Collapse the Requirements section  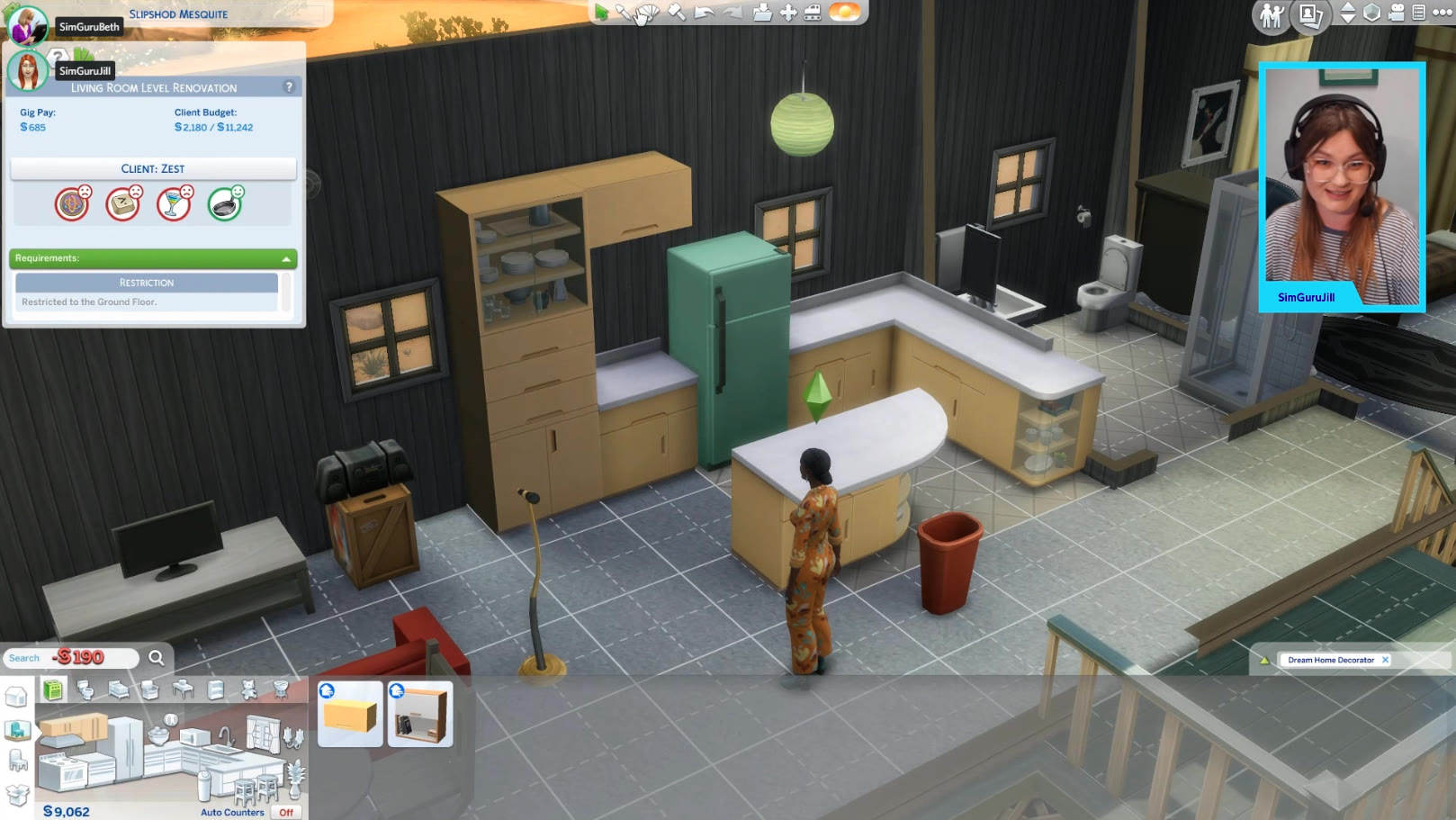pyautogui.click(x=286, y=259)
